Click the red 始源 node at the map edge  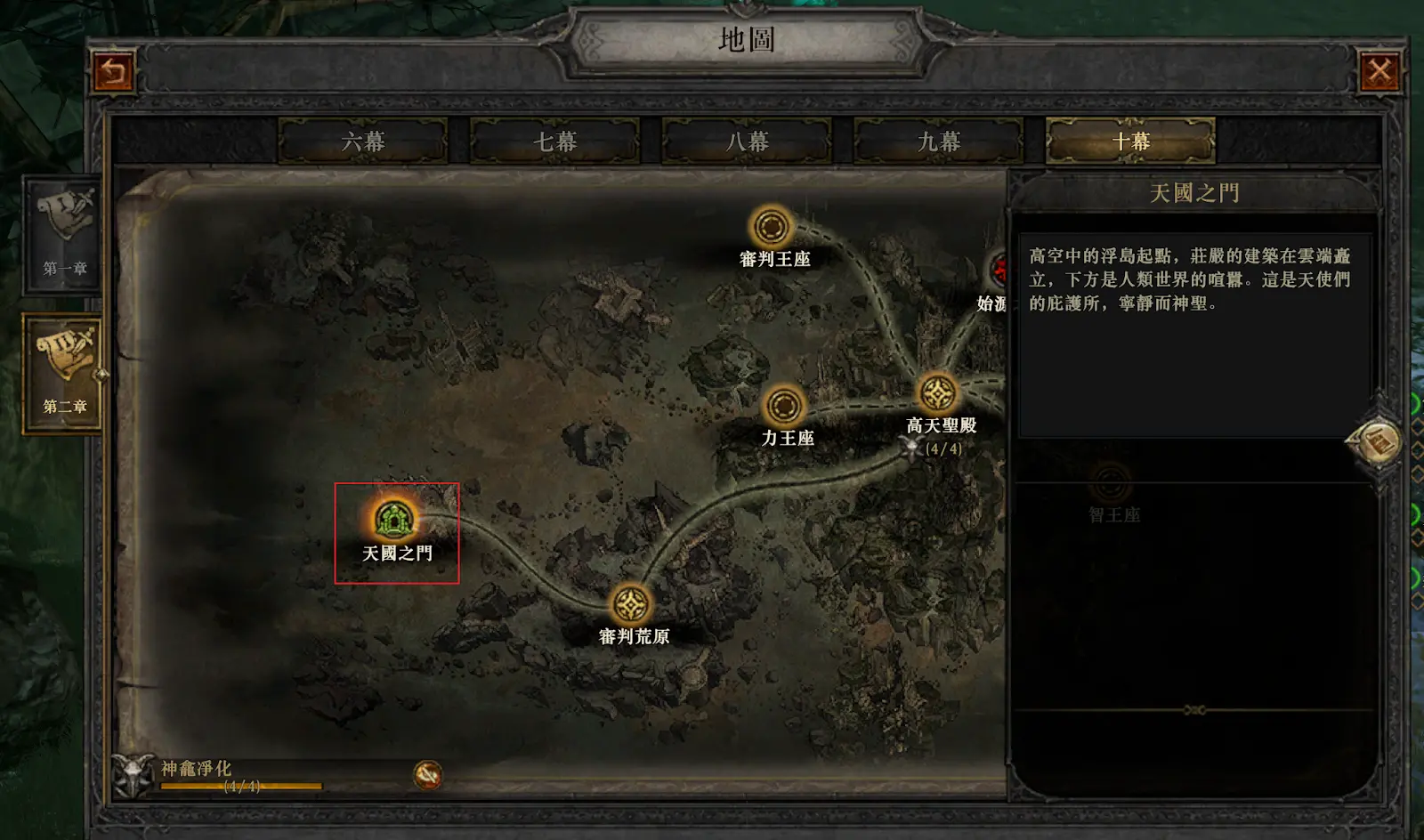(x=999, y=268)
